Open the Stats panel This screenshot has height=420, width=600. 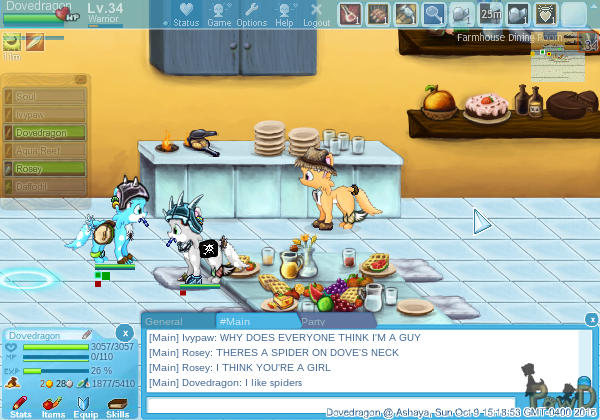point(20,403)
